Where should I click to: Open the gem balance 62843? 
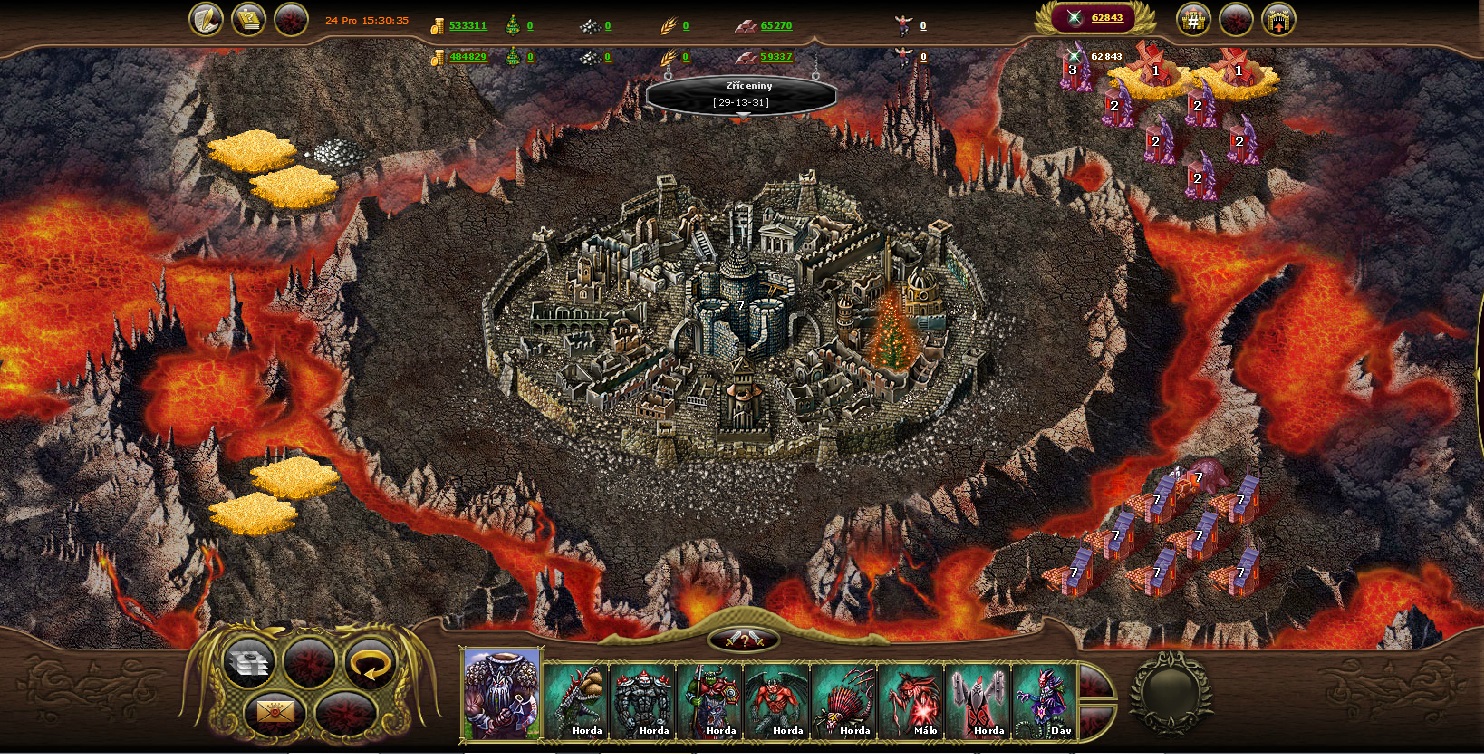click(x=1105, y=18)
